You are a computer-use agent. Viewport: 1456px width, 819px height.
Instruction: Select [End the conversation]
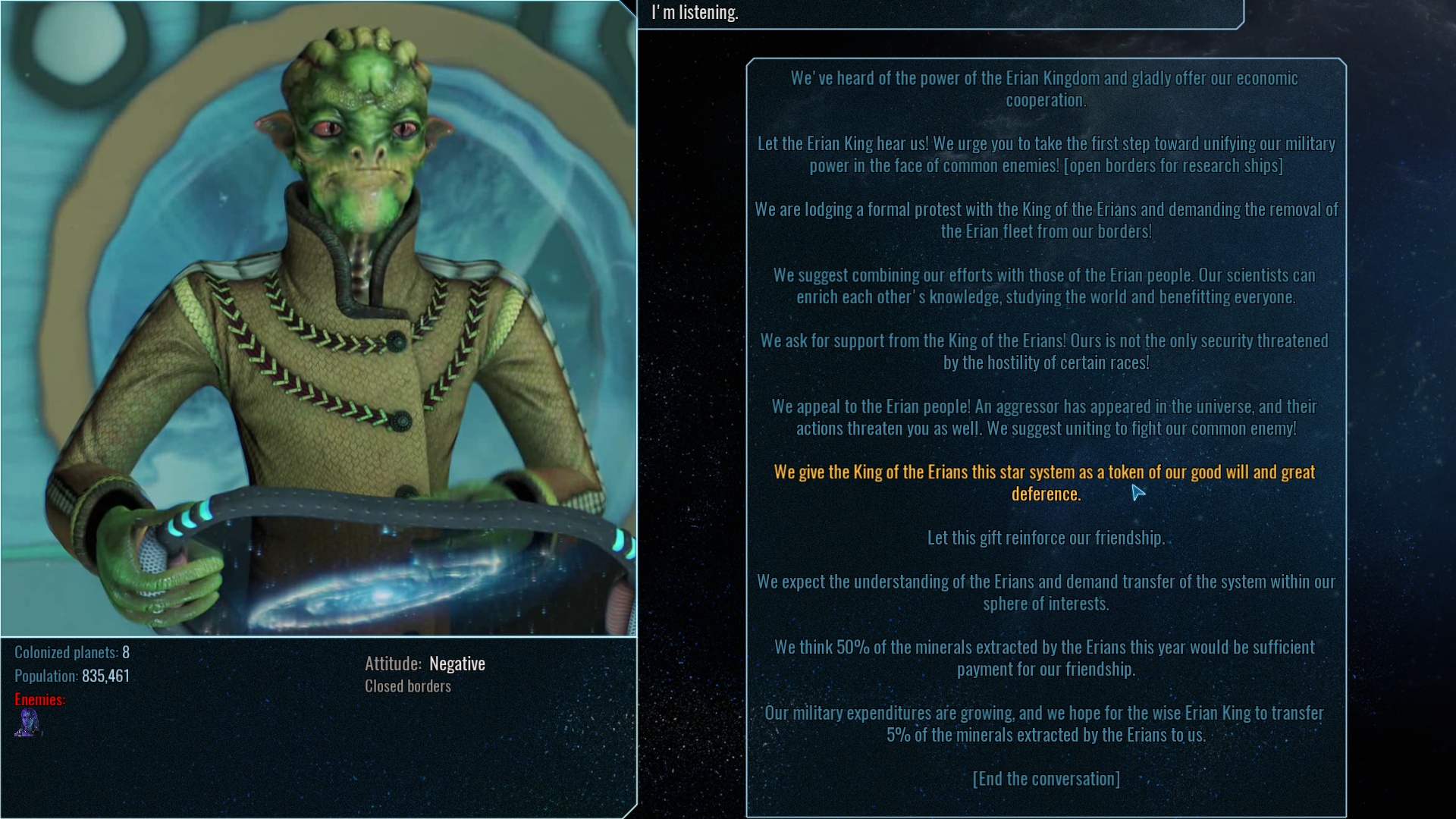pyautogui.click(x=1046, y=778)
